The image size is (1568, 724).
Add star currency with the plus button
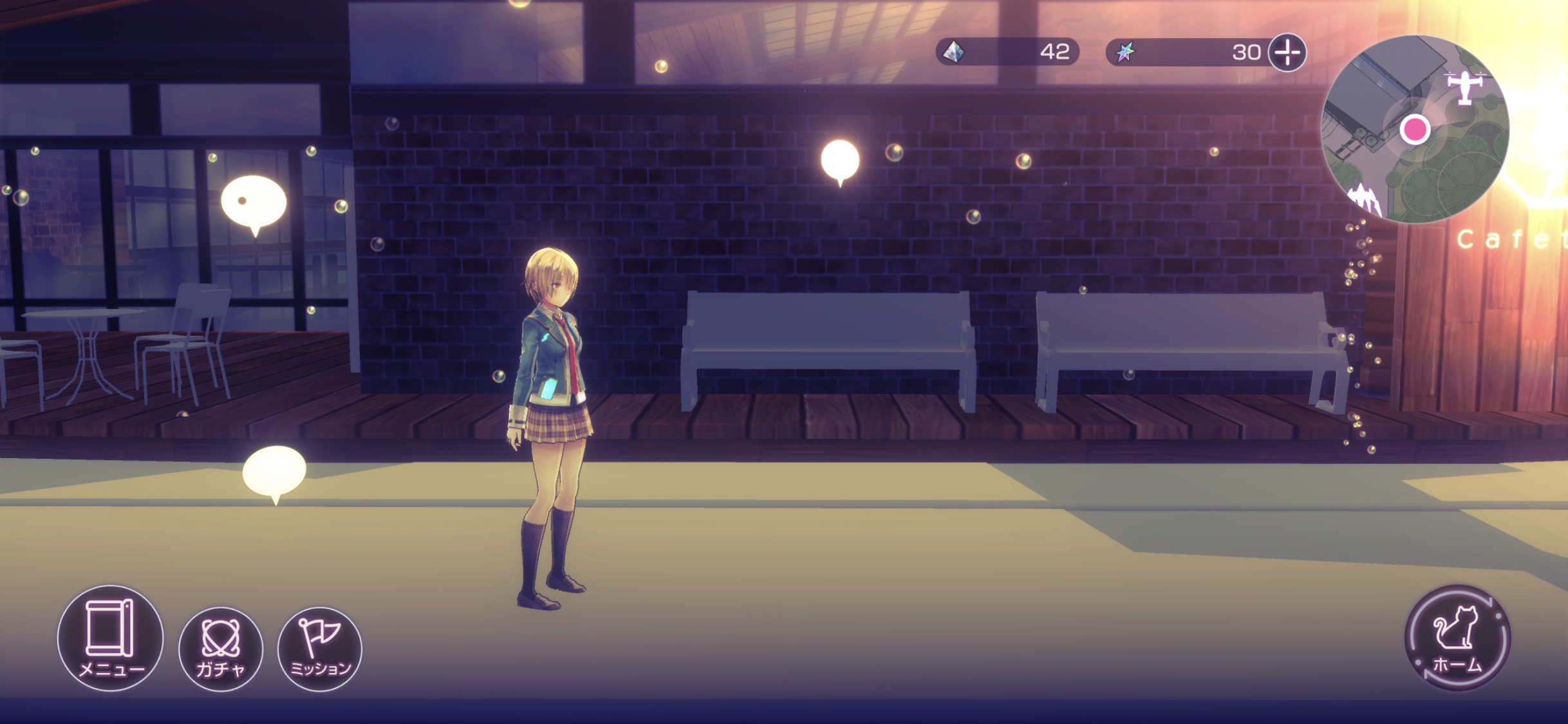tap(1287, 52)
